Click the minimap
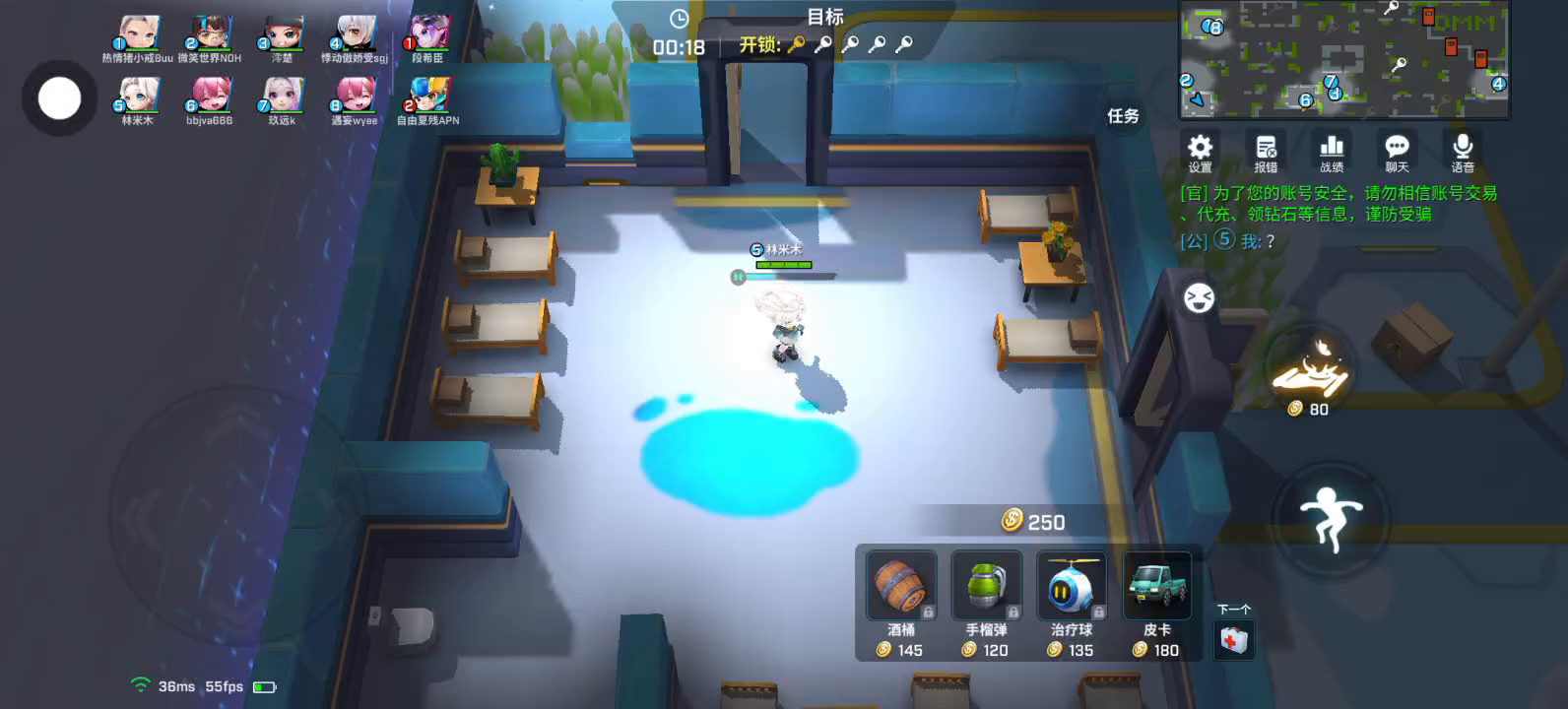Image resolution: width=1568 pixels, height=709 pixels. (x=1344, y=59)
